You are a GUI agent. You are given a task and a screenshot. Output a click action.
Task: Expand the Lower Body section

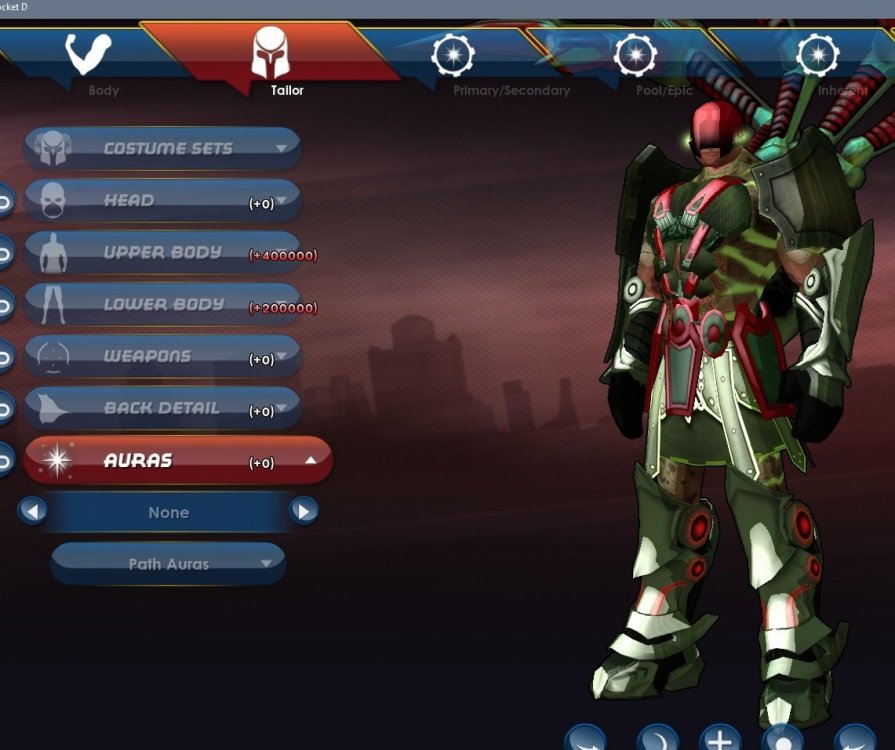[x=162, y=305]
